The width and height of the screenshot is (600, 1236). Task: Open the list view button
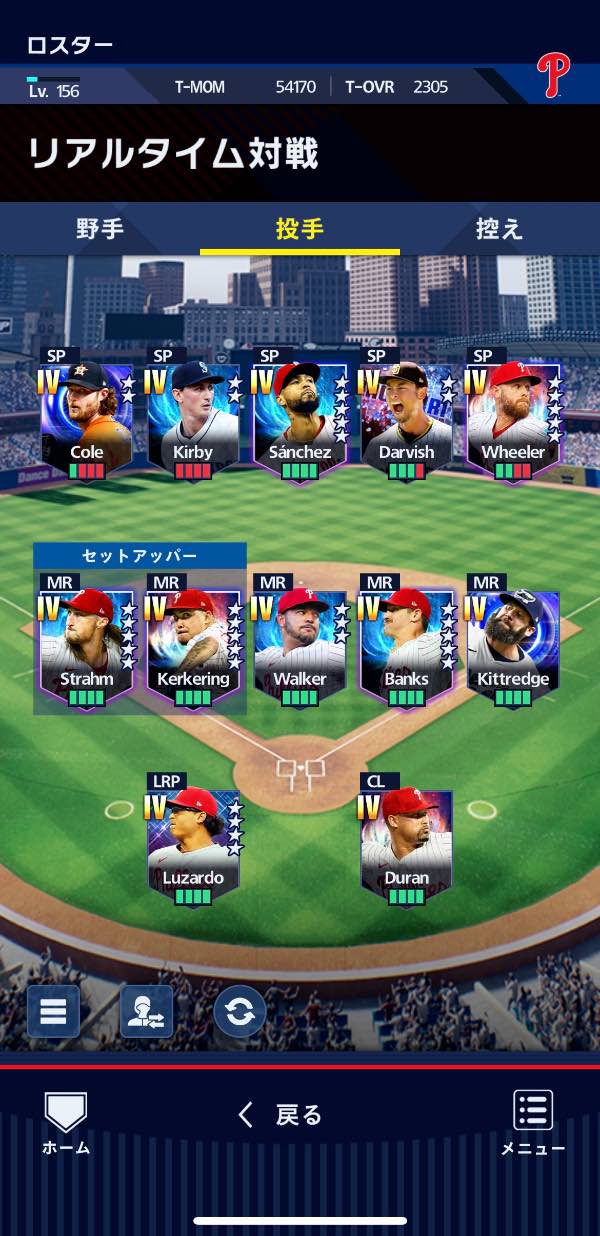[53, 1011]
